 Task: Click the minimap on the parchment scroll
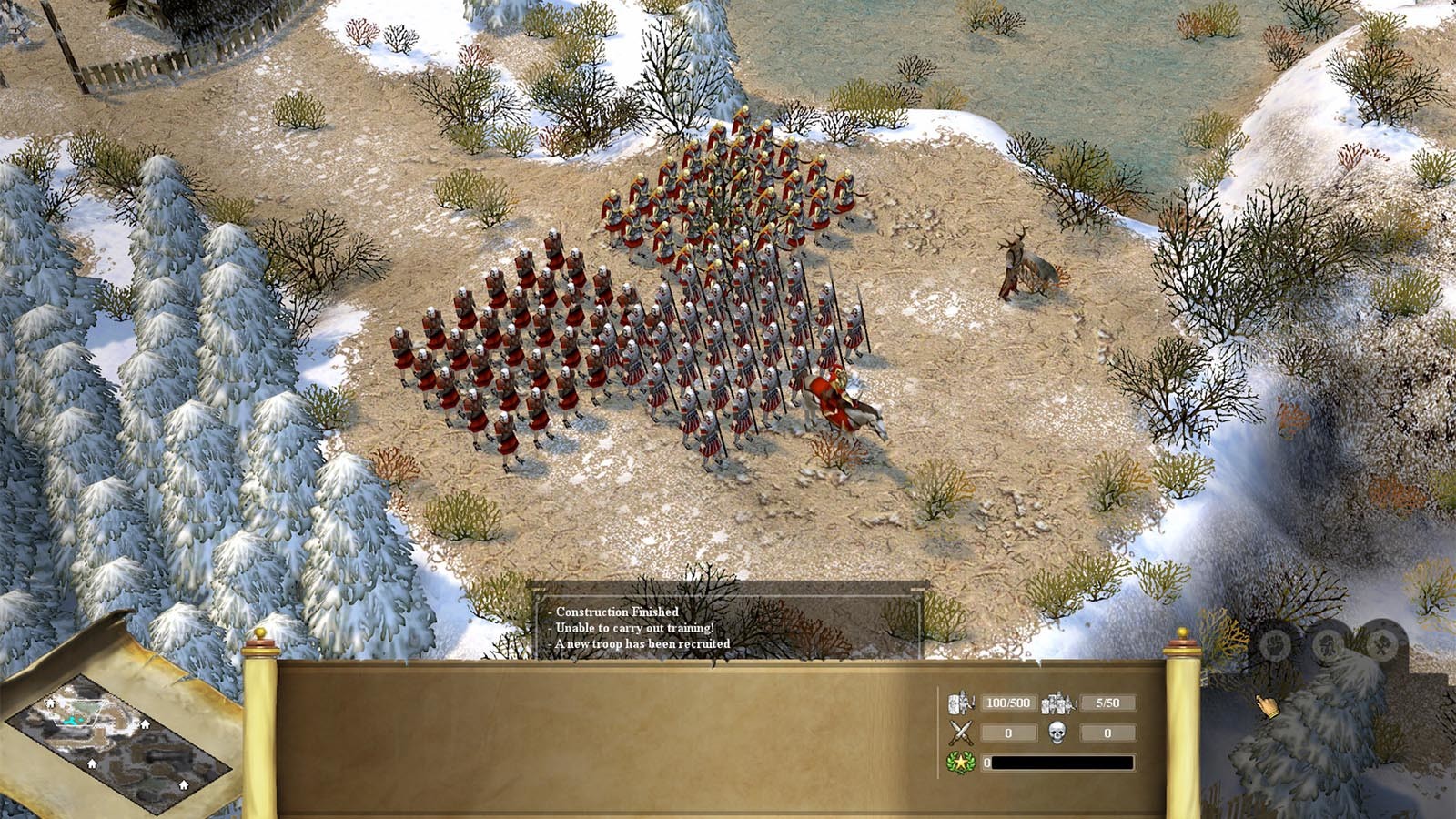(118, 742)
